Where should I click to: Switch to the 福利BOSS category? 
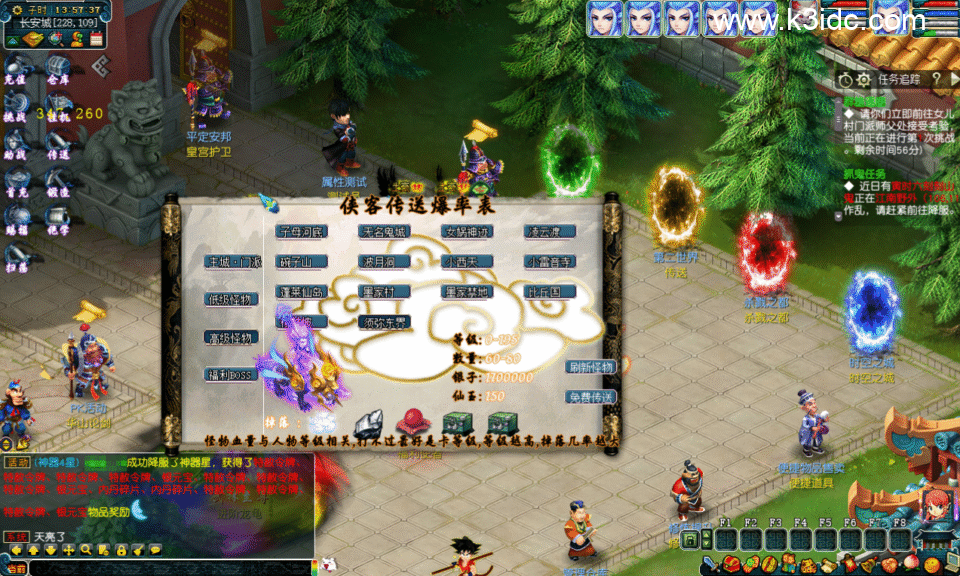tap(232, 375)
